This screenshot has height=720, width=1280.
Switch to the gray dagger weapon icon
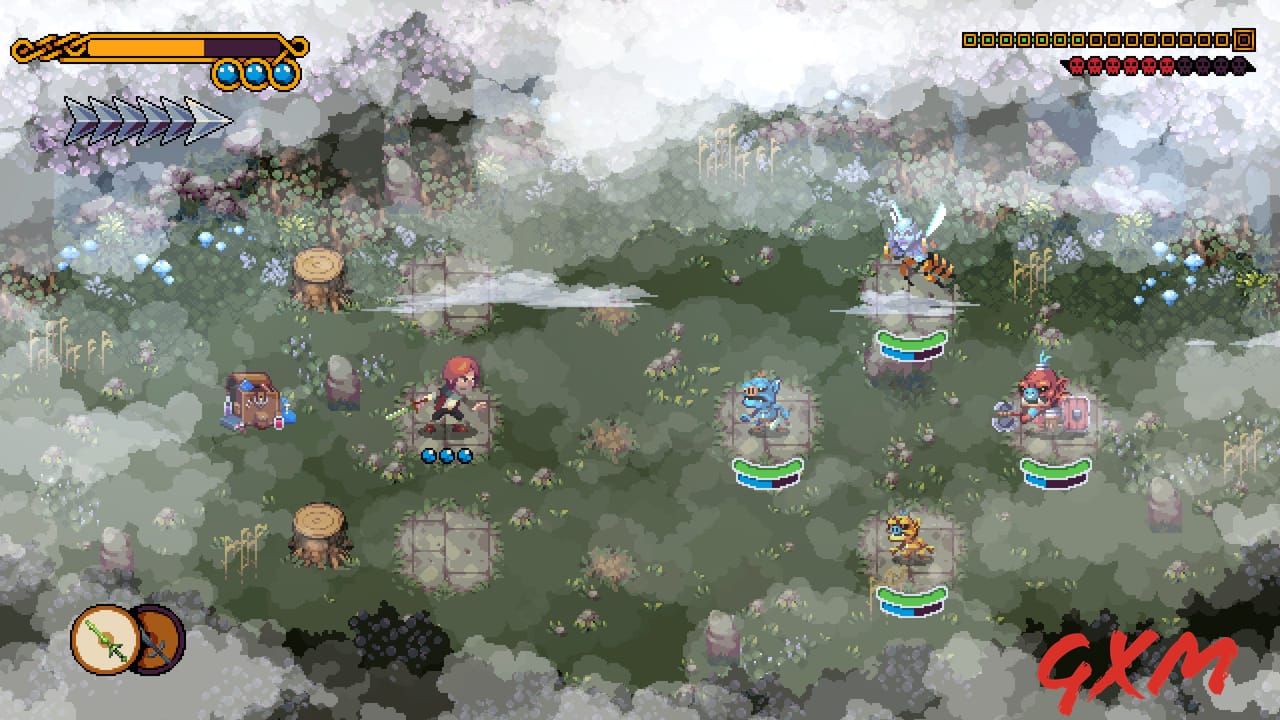coord(158,640)
